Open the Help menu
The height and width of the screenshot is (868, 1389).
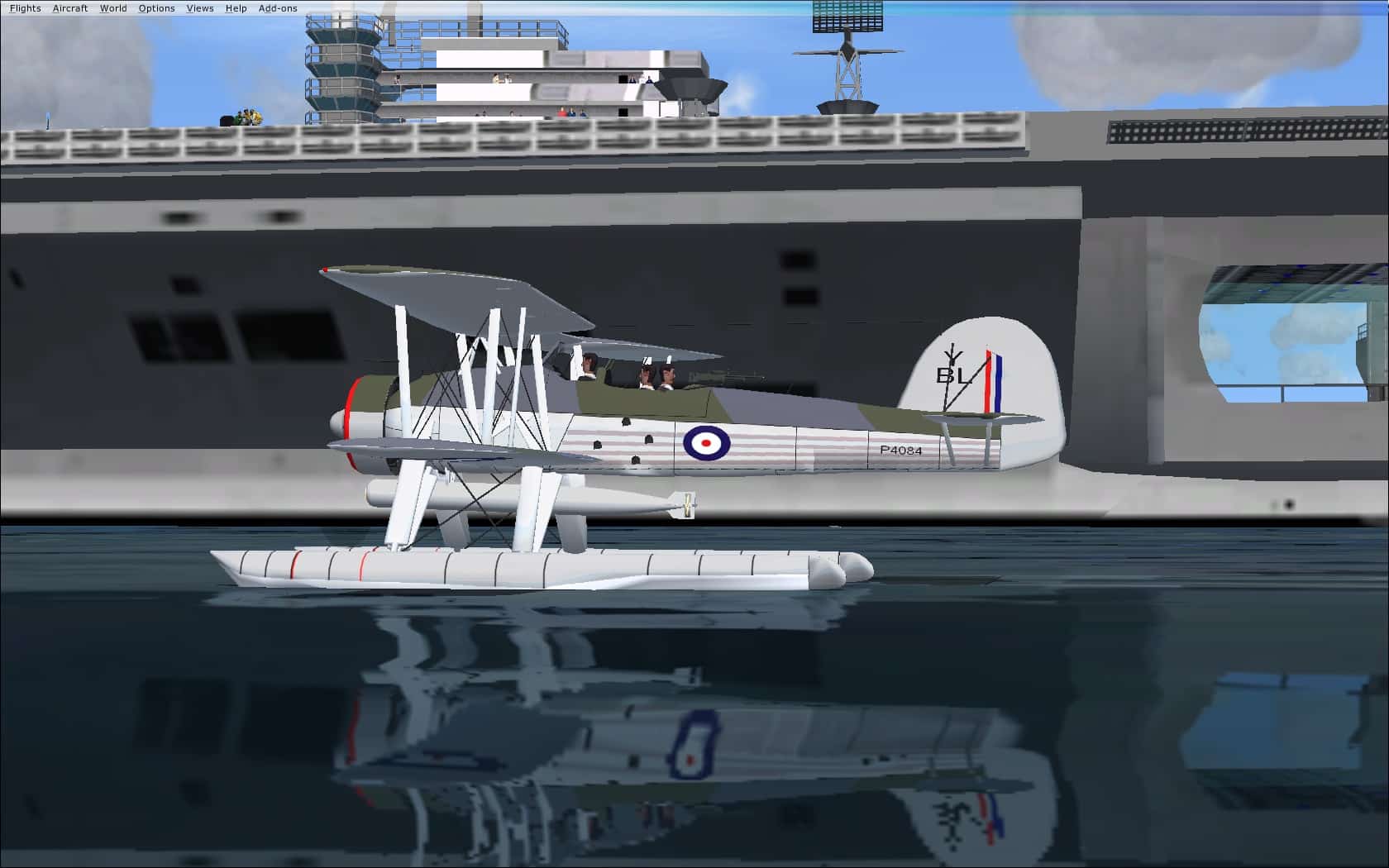coord(236,7)
